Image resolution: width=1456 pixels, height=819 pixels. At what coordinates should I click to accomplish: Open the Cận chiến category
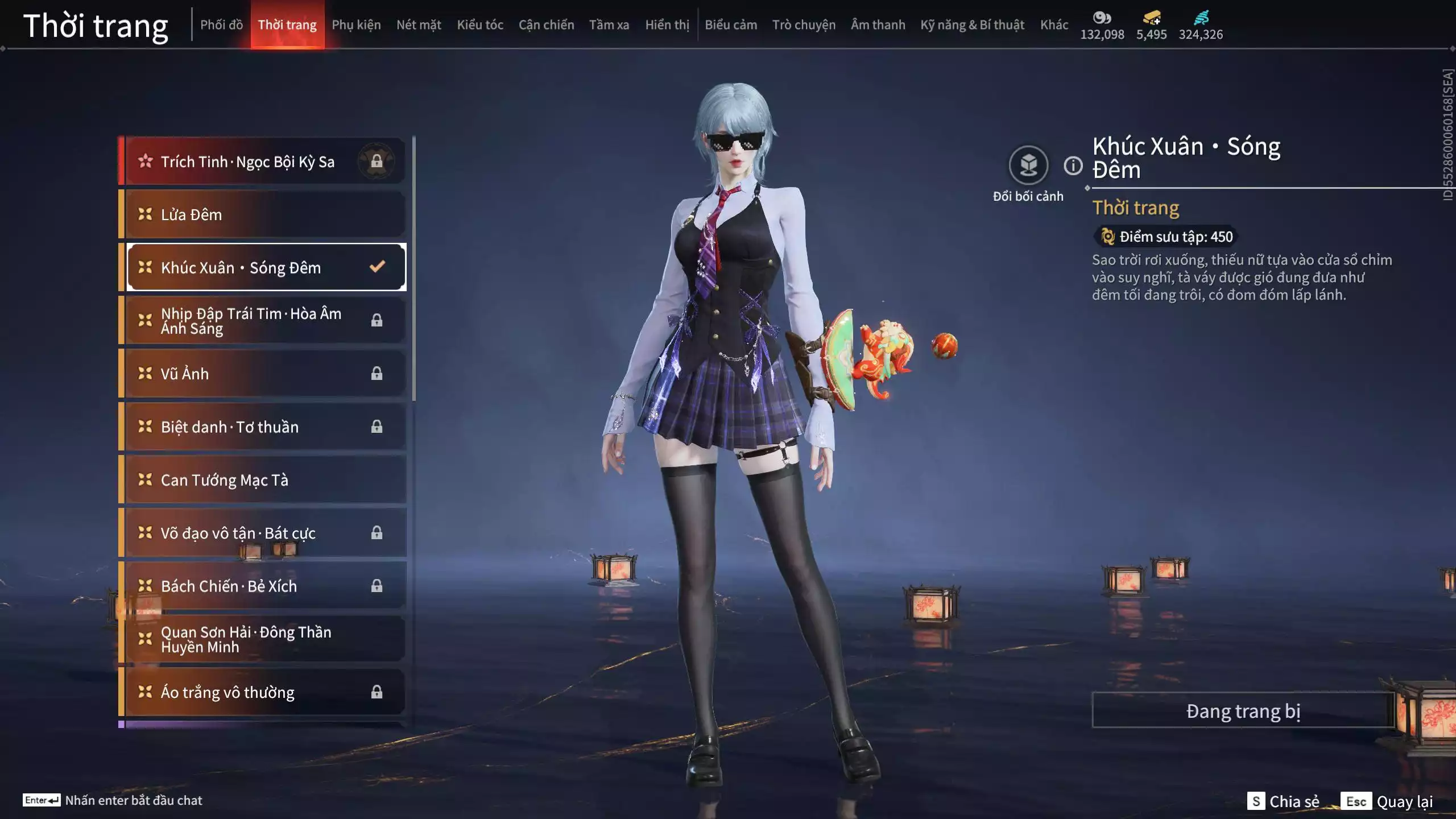pyautogui.click(x=546, y=25)
